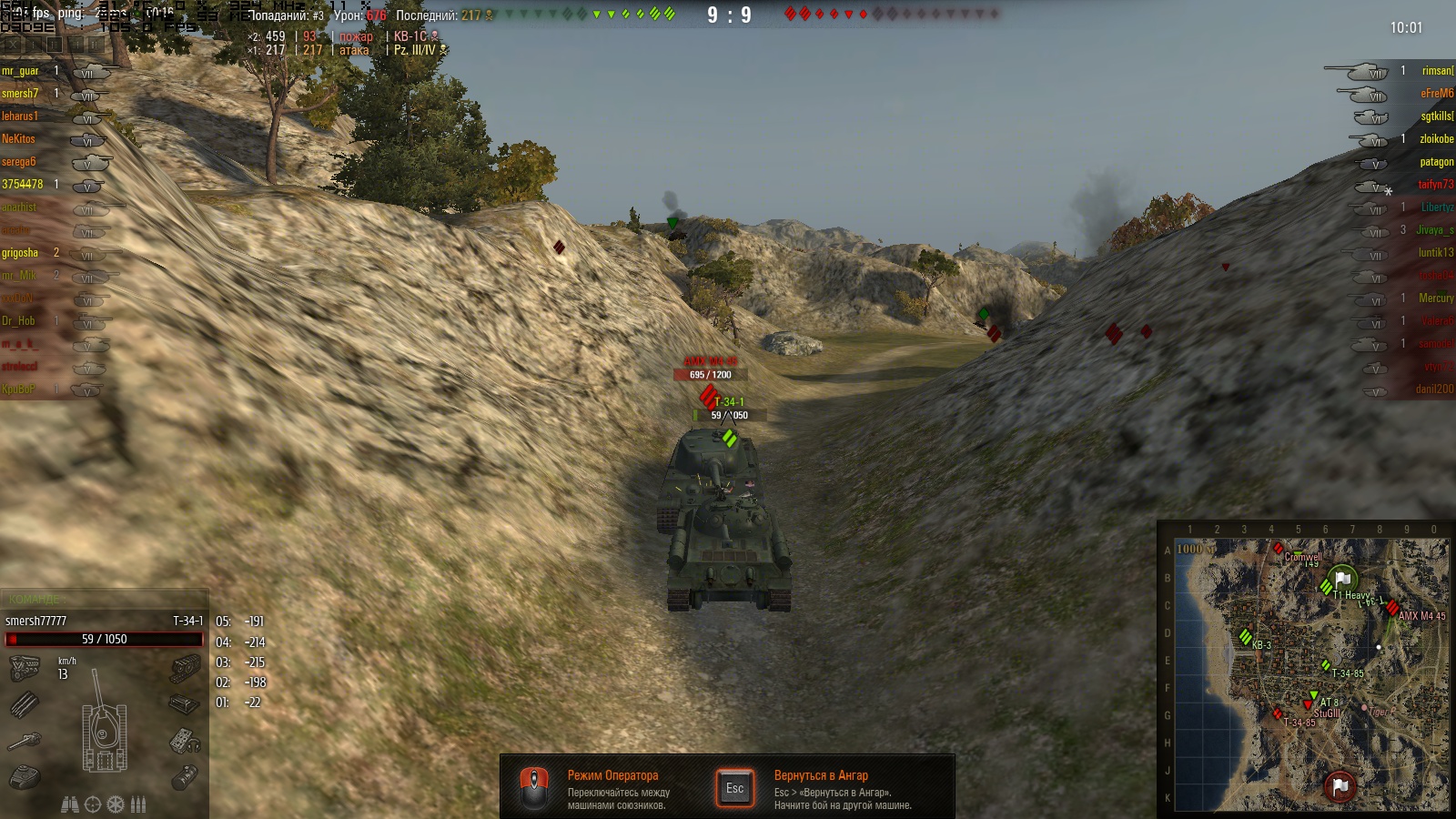Select the gunner crosshair crew icon
Viewport: 1456px width, 819px height.
(93, 804)
